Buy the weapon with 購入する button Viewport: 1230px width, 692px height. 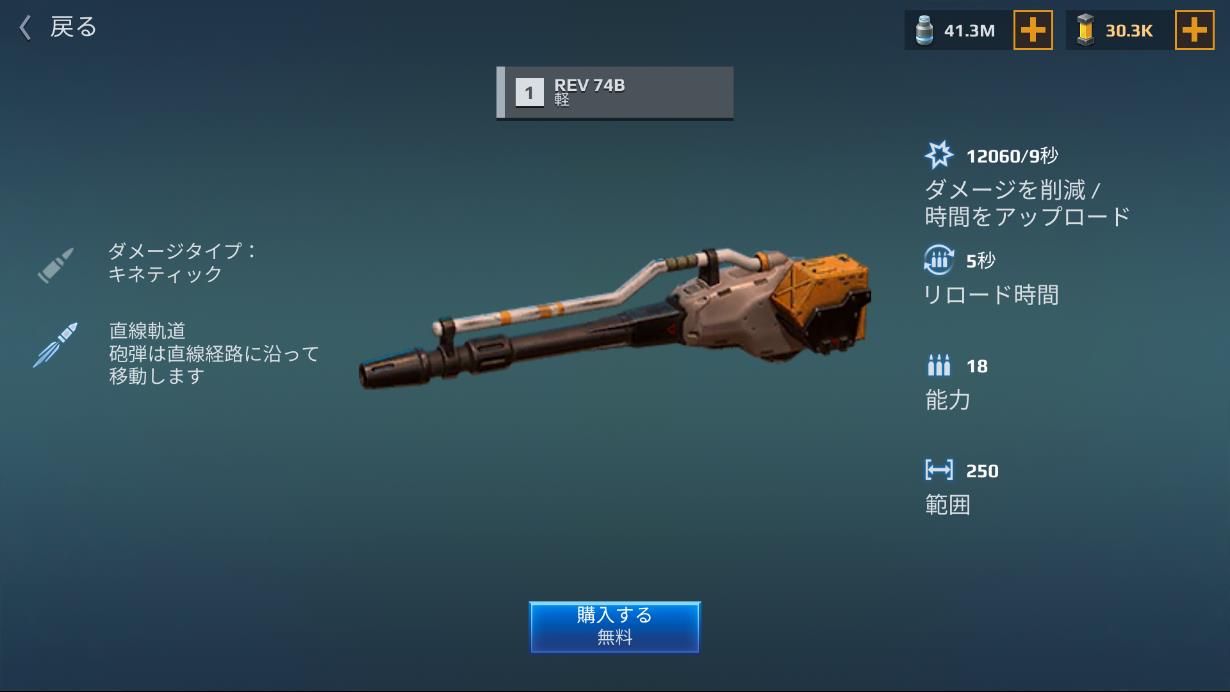(614, 626)
